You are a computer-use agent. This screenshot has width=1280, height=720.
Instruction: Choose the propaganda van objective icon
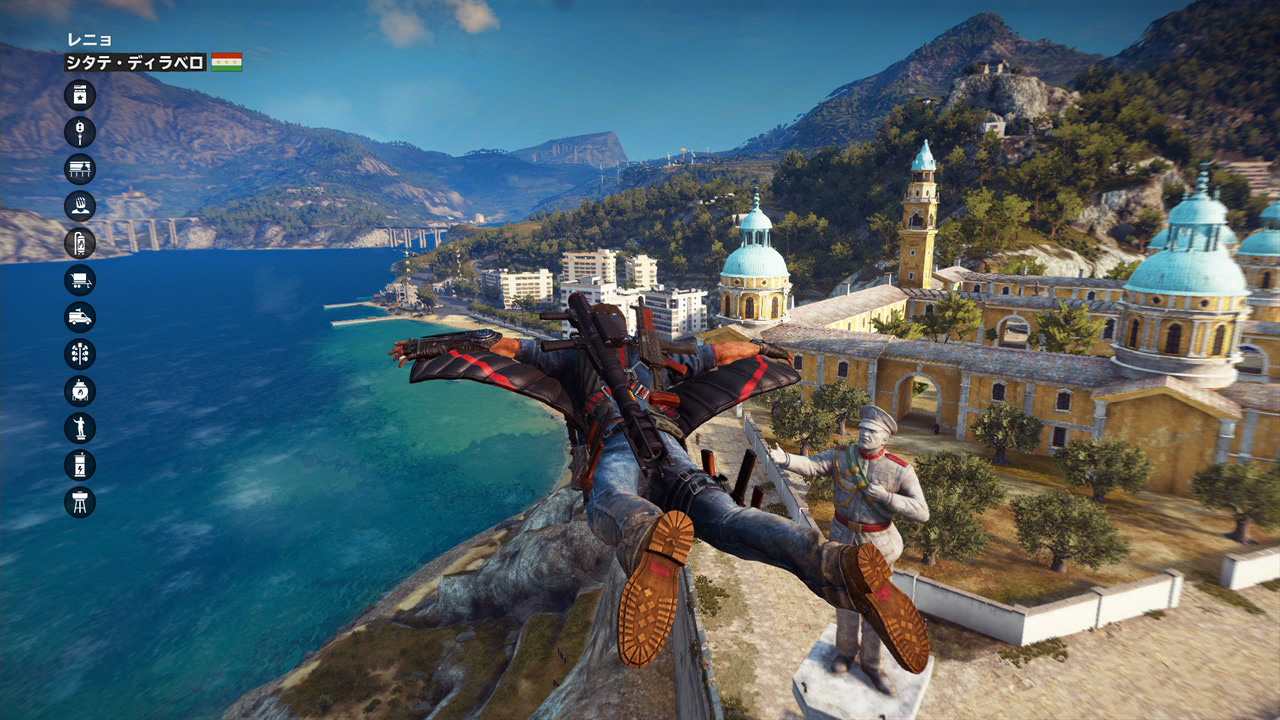coord(80,317)
